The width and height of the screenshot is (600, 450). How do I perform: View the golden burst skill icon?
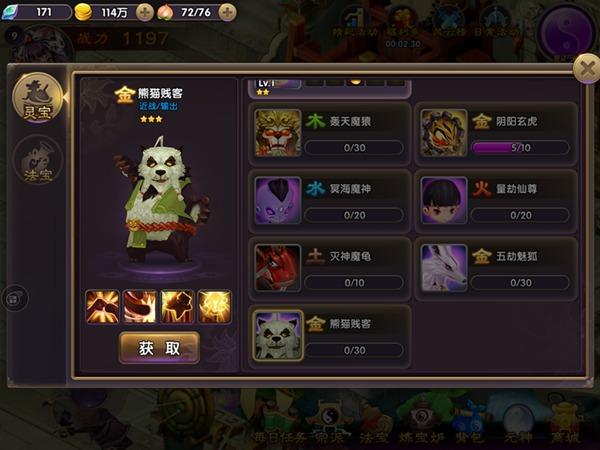215,306
